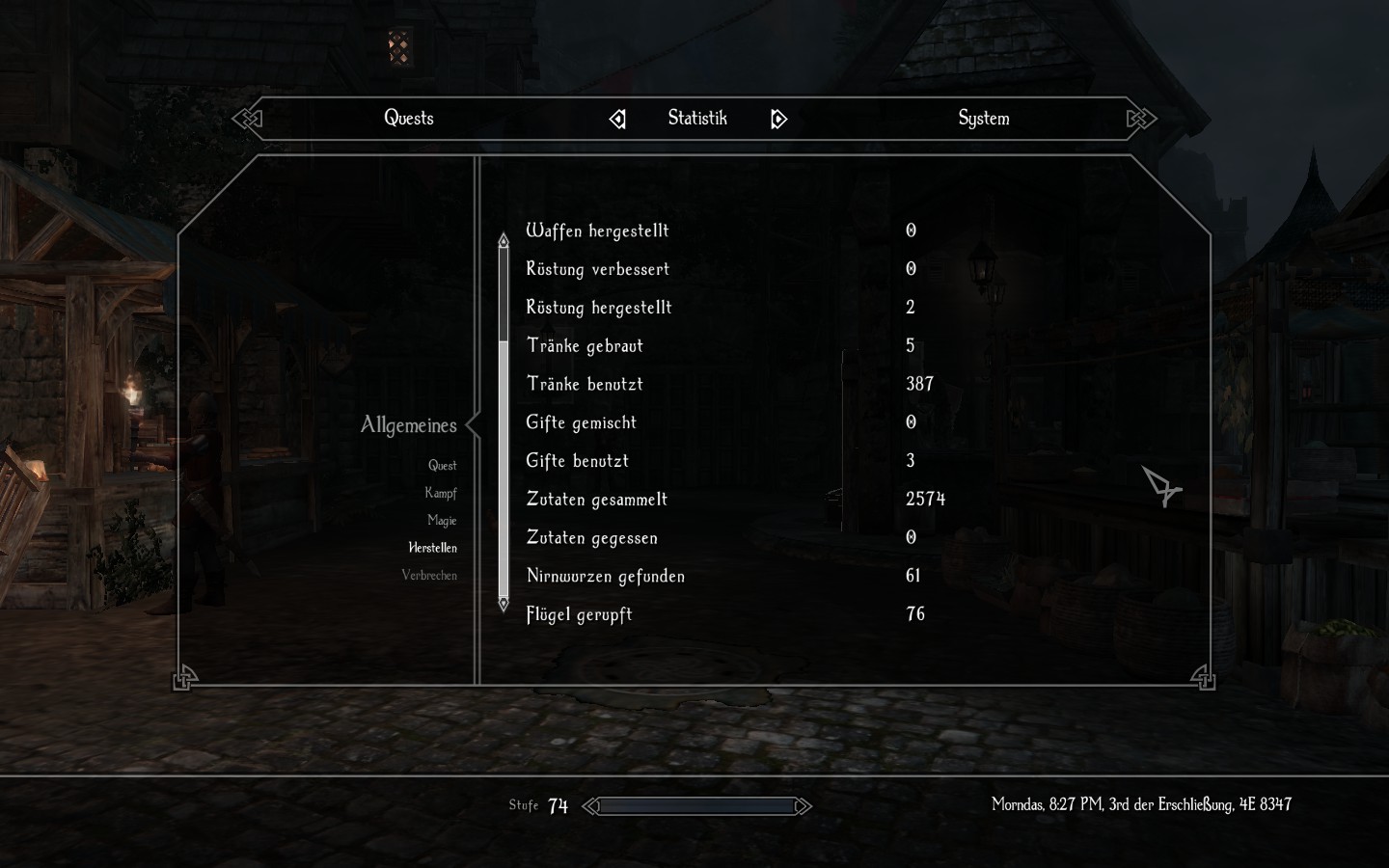Screen dimensions: 1389x868
Task: Choose the Allgemeines statistics category
Action: (409, 425)
